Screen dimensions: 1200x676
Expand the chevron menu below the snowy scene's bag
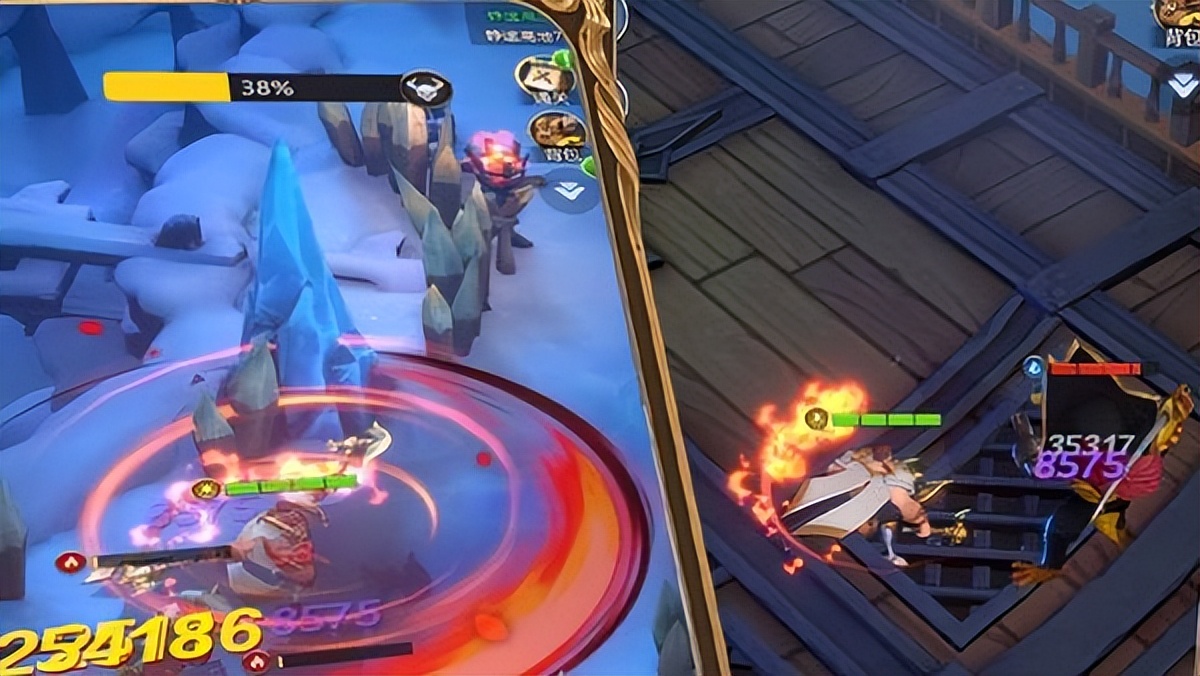pyautogui.click(x=569, y=190)
